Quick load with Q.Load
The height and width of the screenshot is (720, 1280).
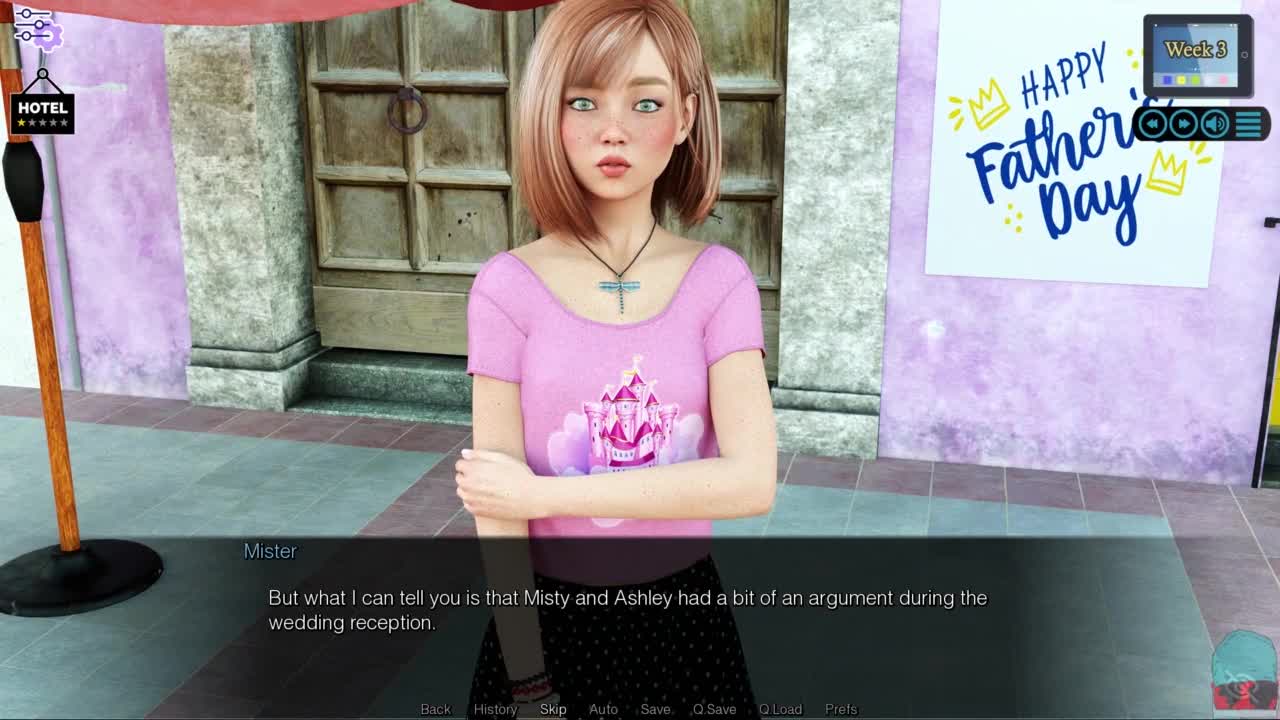(780, 709)
